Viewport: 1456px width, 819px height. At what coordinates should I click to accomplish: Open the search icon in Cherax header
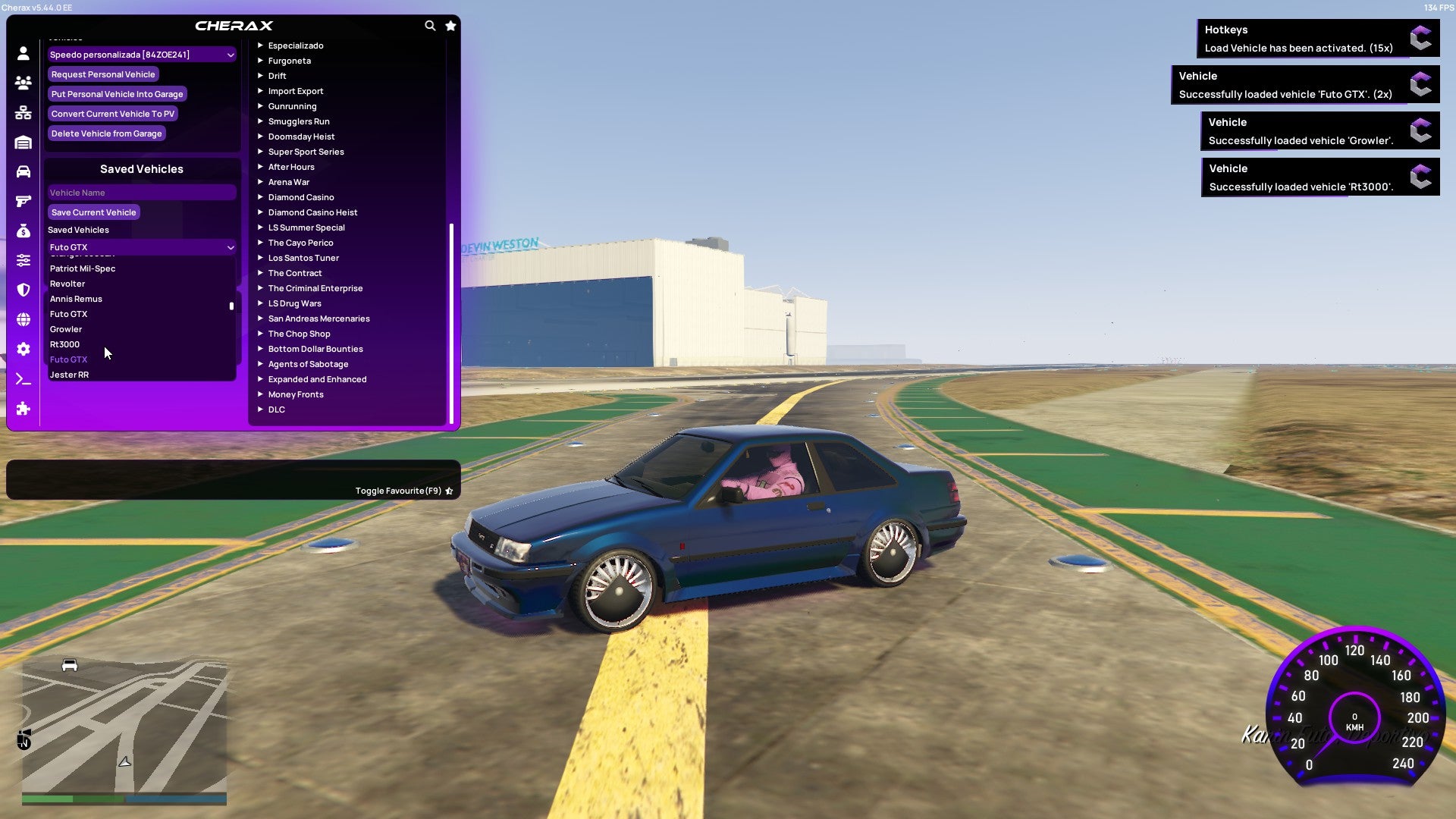pyautogui.click(x=430, y=25)
